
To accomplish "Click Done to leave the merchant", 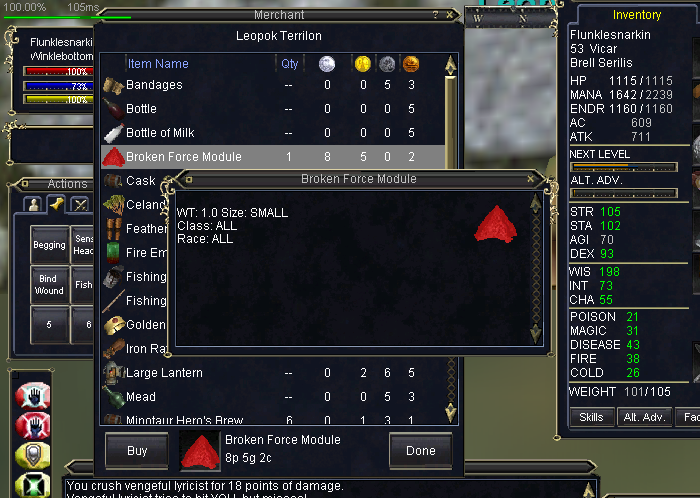I will pyautogui.click(x=420, y=451).
